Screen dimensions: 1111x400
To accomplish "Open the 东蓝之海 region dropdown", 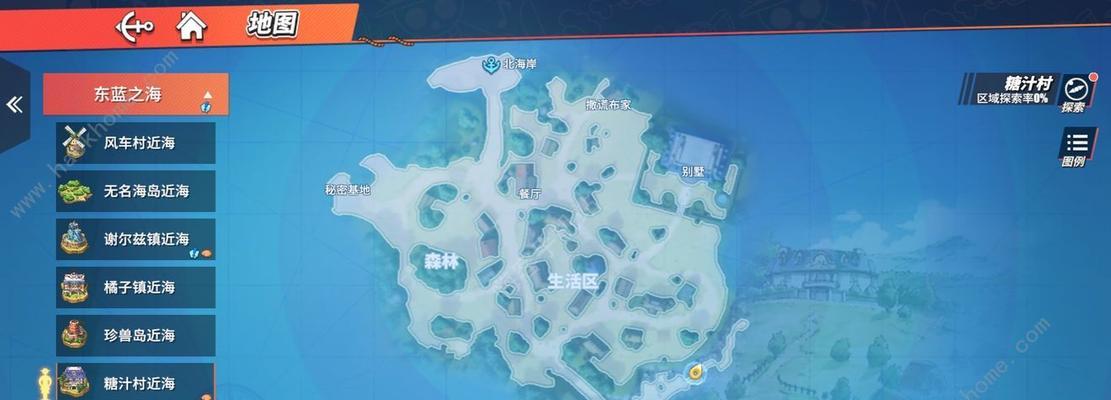I will (x=136, y=95).
